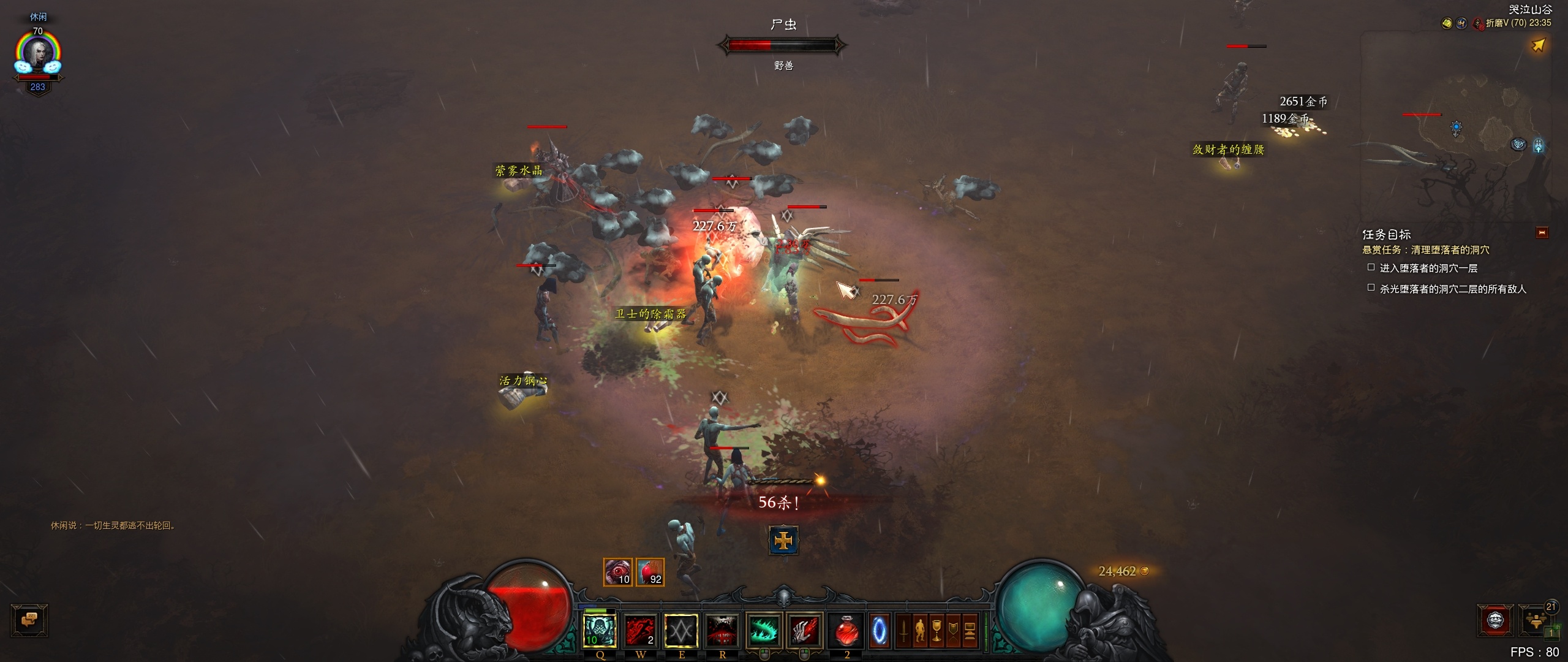Cast the fanged-maw skill in R slot
This screenshot has height=662, width=1568.
tap(722, 630)
